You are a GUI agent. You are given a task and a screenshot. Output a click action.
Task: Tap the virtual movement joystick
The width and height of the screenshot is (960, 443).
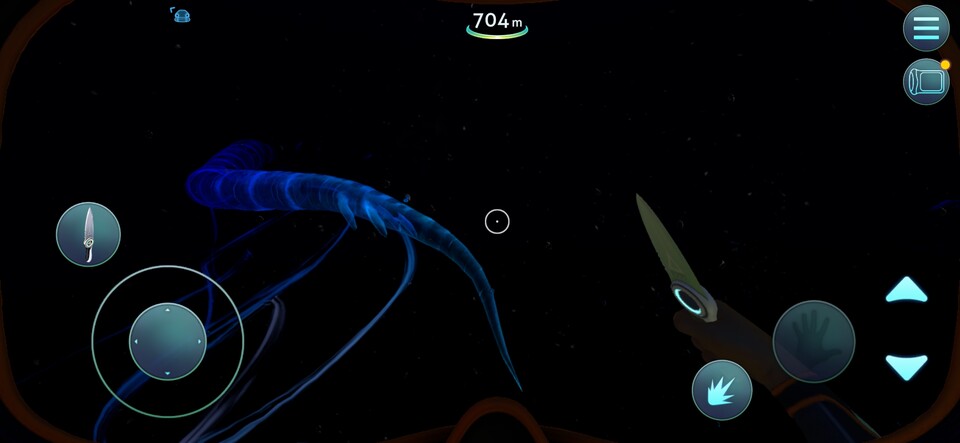tap(168, 341)
